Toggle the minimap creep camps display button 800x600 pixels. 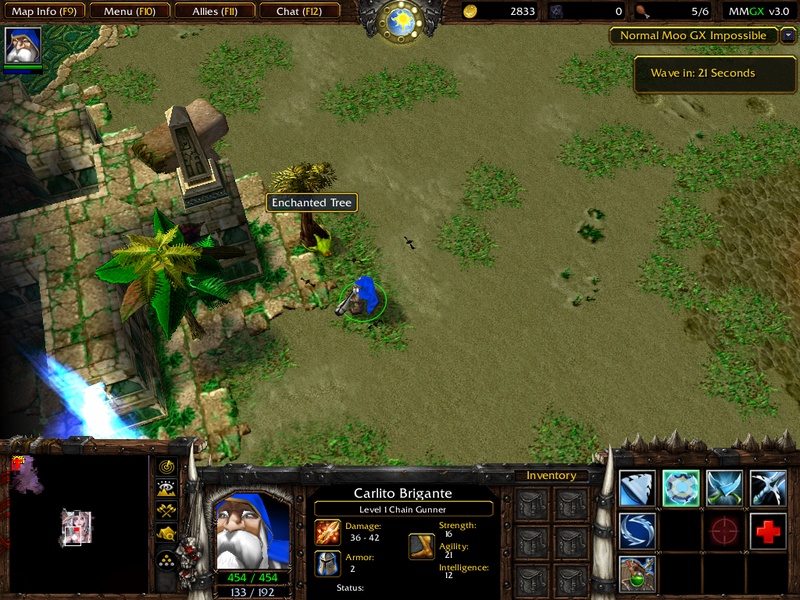pyautogui.click(x=166, y=533)
